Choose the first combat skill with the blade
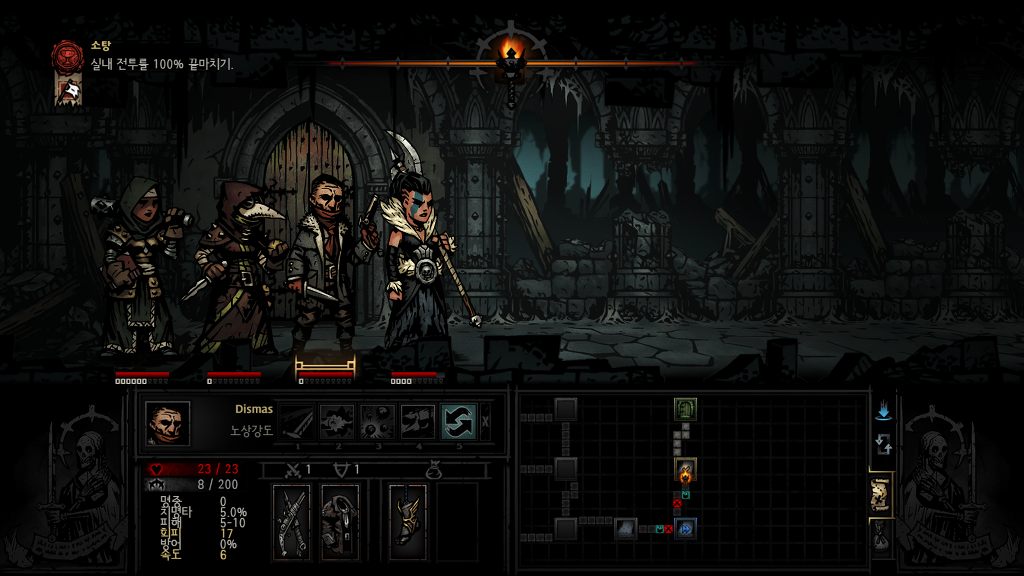The image size is (1024, 576). click(x=296, y=422)
